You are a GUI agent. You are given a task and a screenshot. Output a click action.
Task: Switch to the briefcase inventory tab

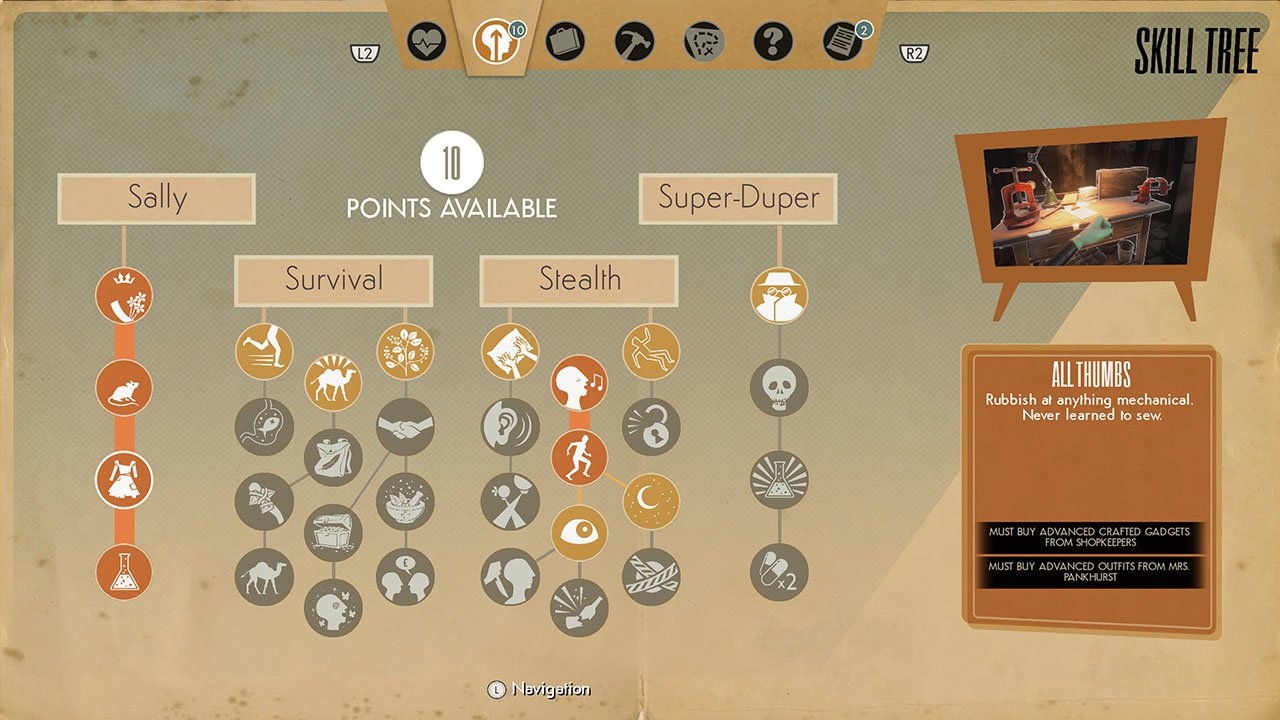(565, 43)
